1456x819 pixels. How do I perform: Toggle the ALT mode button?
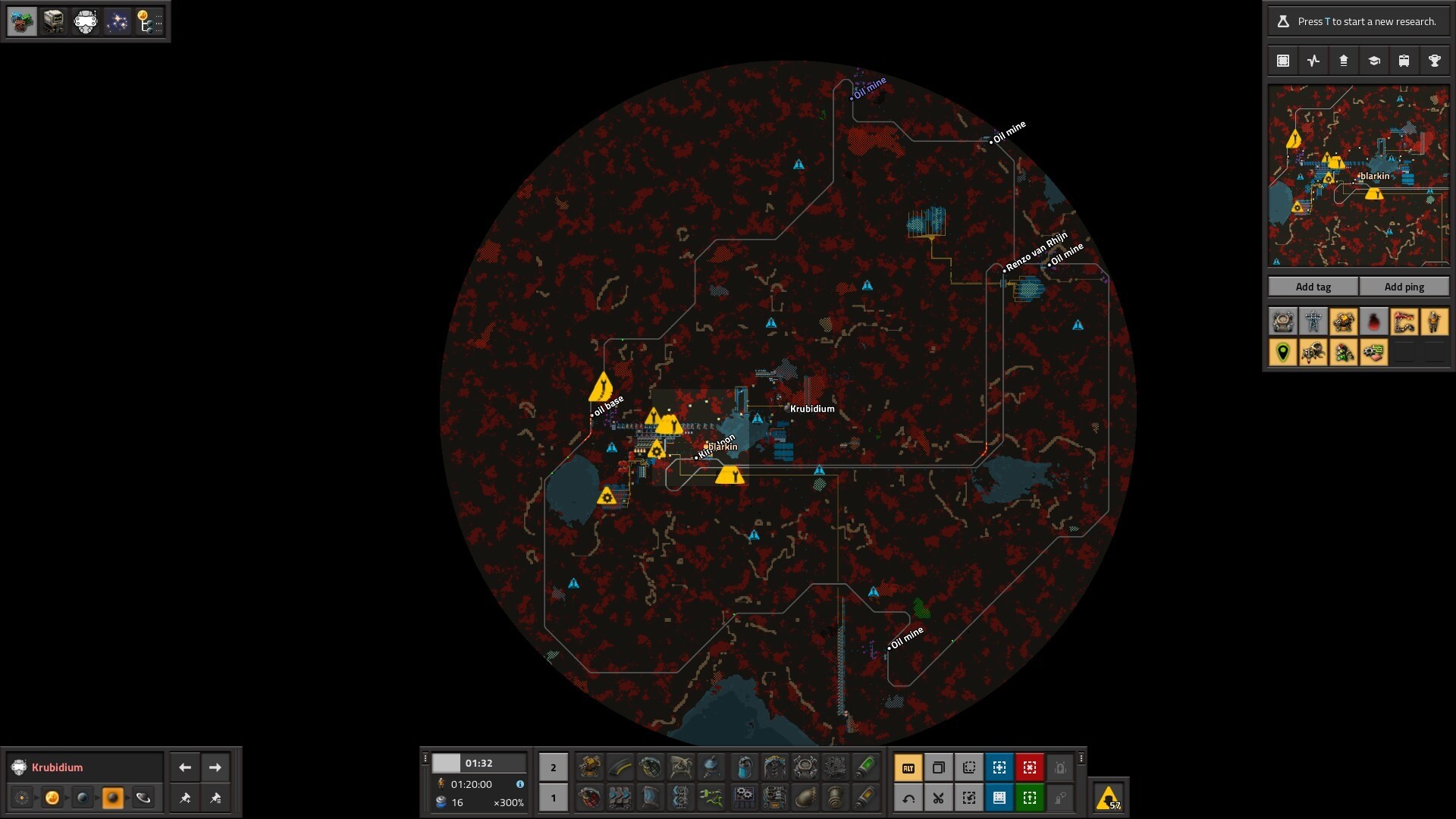click(x=908, y=767)
